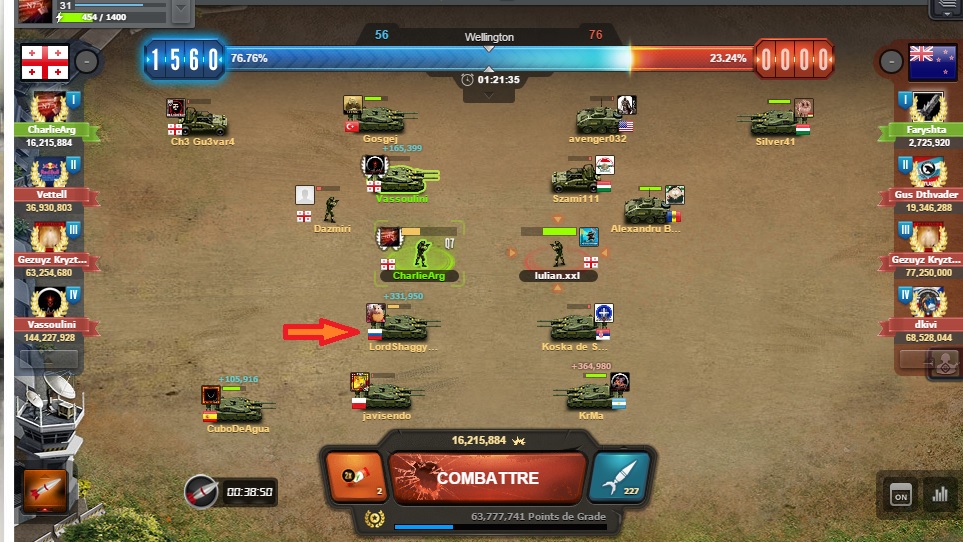963x542 pixels.
Task: Target LordShaggy's tank unit
Action: pos(405,327)
